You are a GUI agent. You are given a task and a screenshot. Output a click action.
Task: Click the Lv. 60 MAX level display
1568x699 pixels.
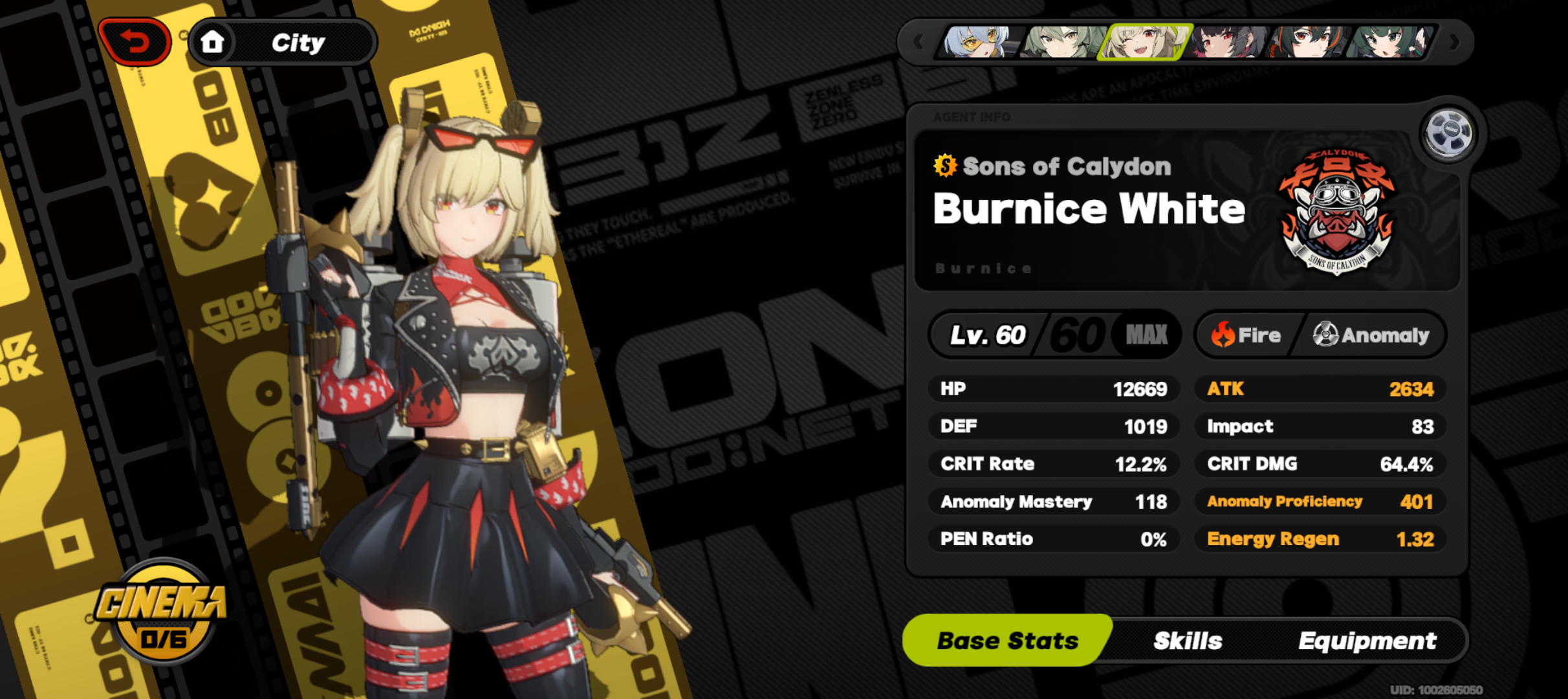pos(1054,334)
